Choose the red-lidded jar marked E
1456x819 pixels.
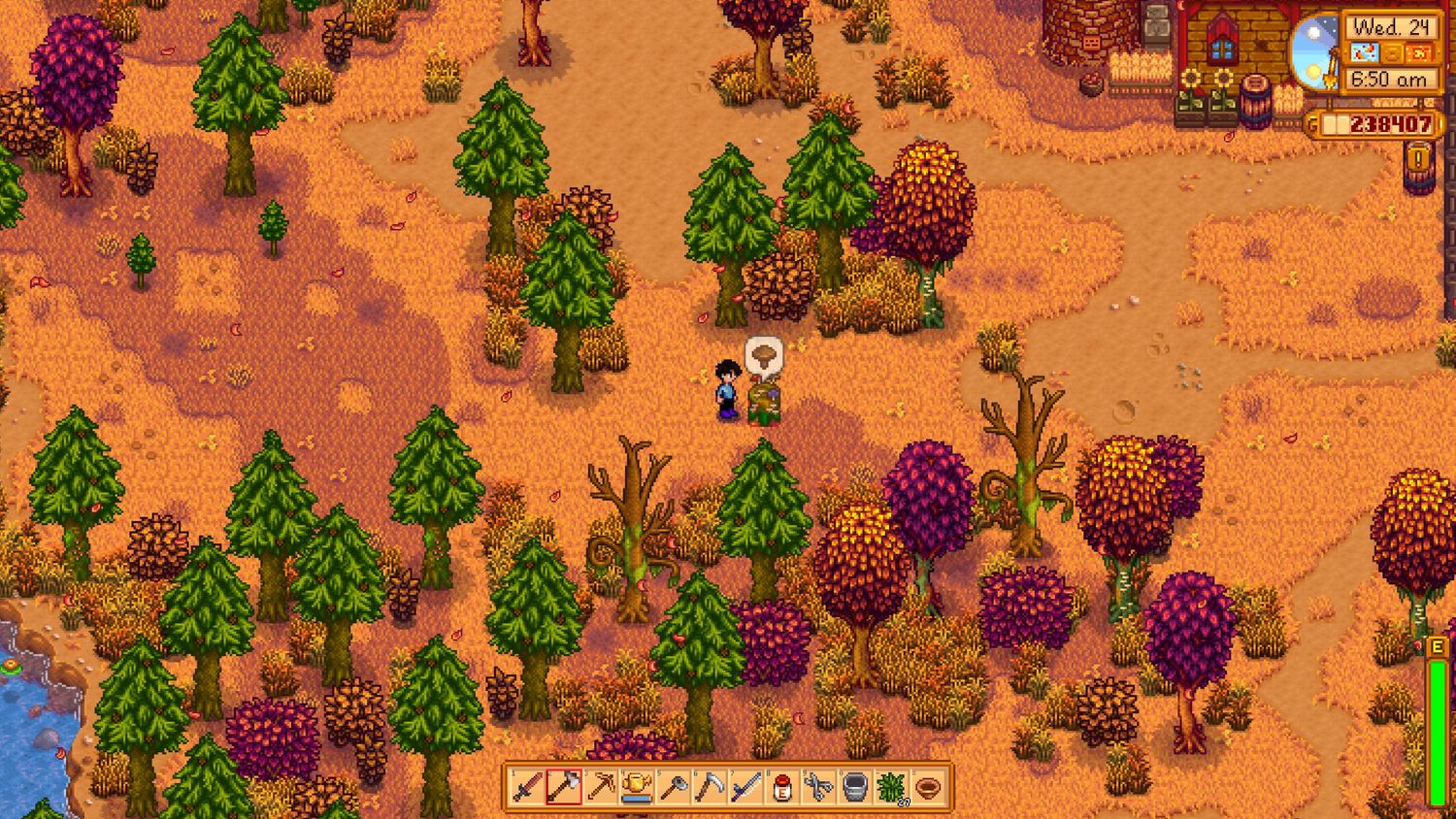point(782,787)
